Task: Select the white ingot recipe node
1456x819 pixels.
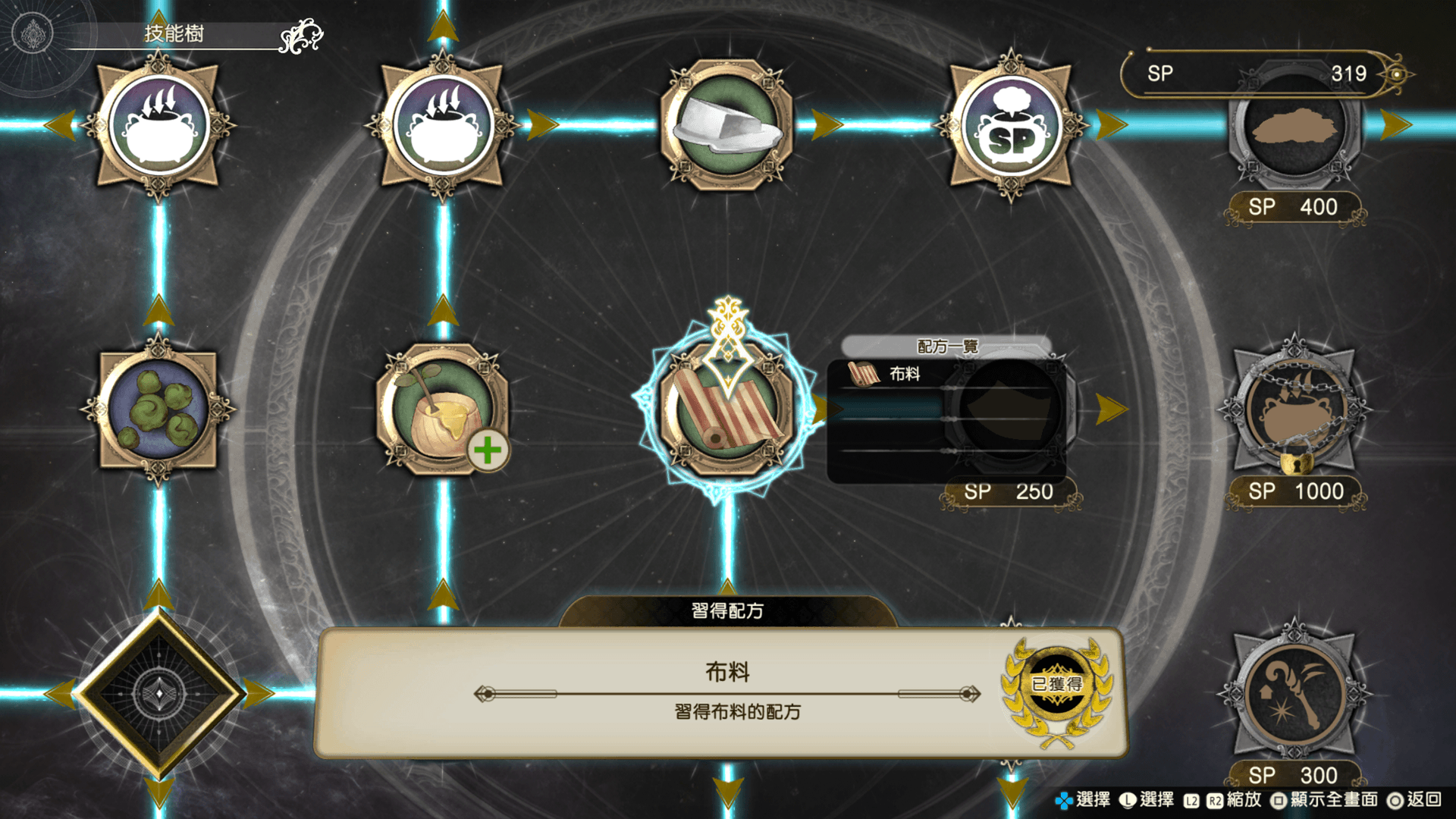Action: click(726, 125)
